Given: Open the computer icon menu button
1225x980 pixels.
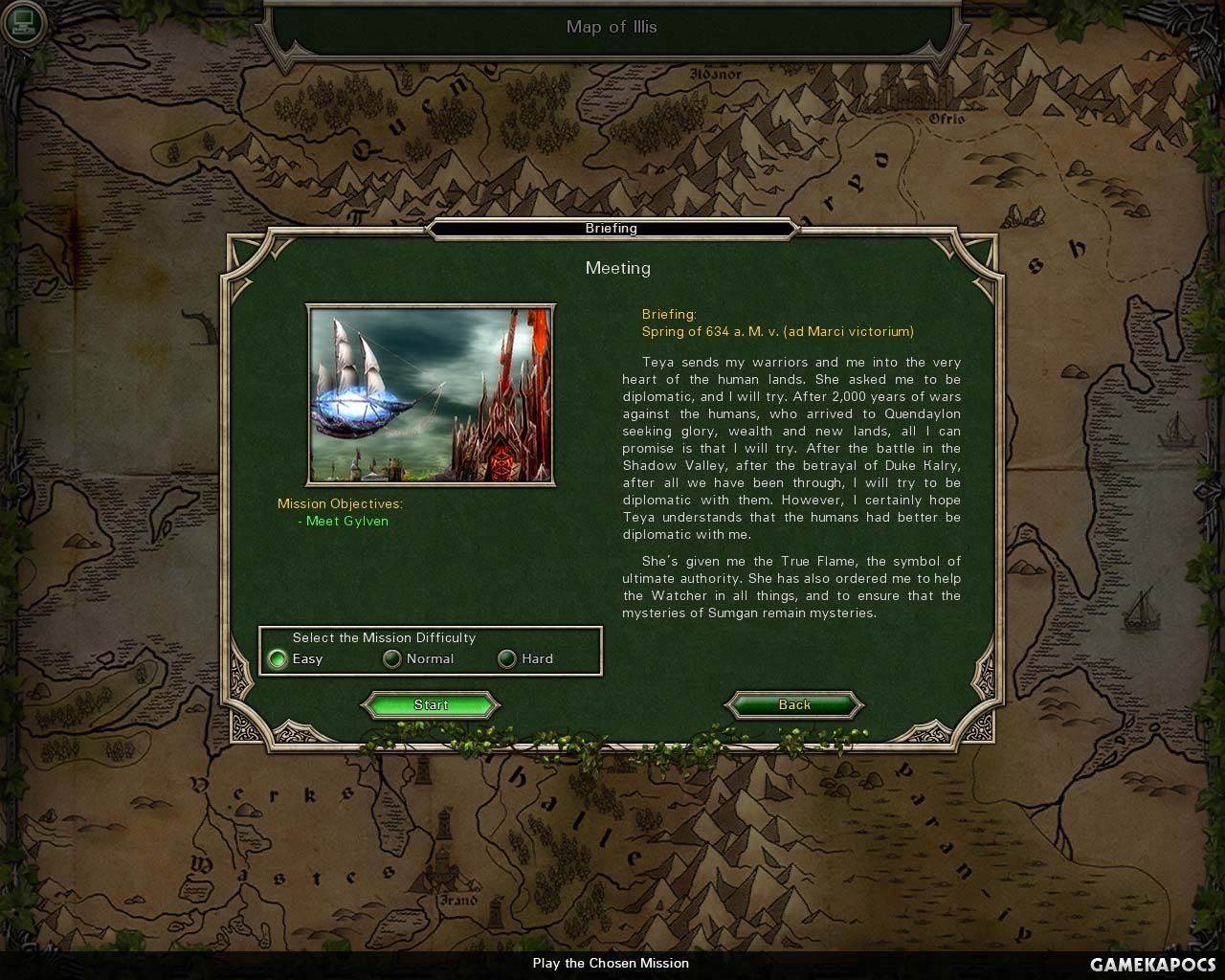Looking at the screenshot, I should click(23, 23).
